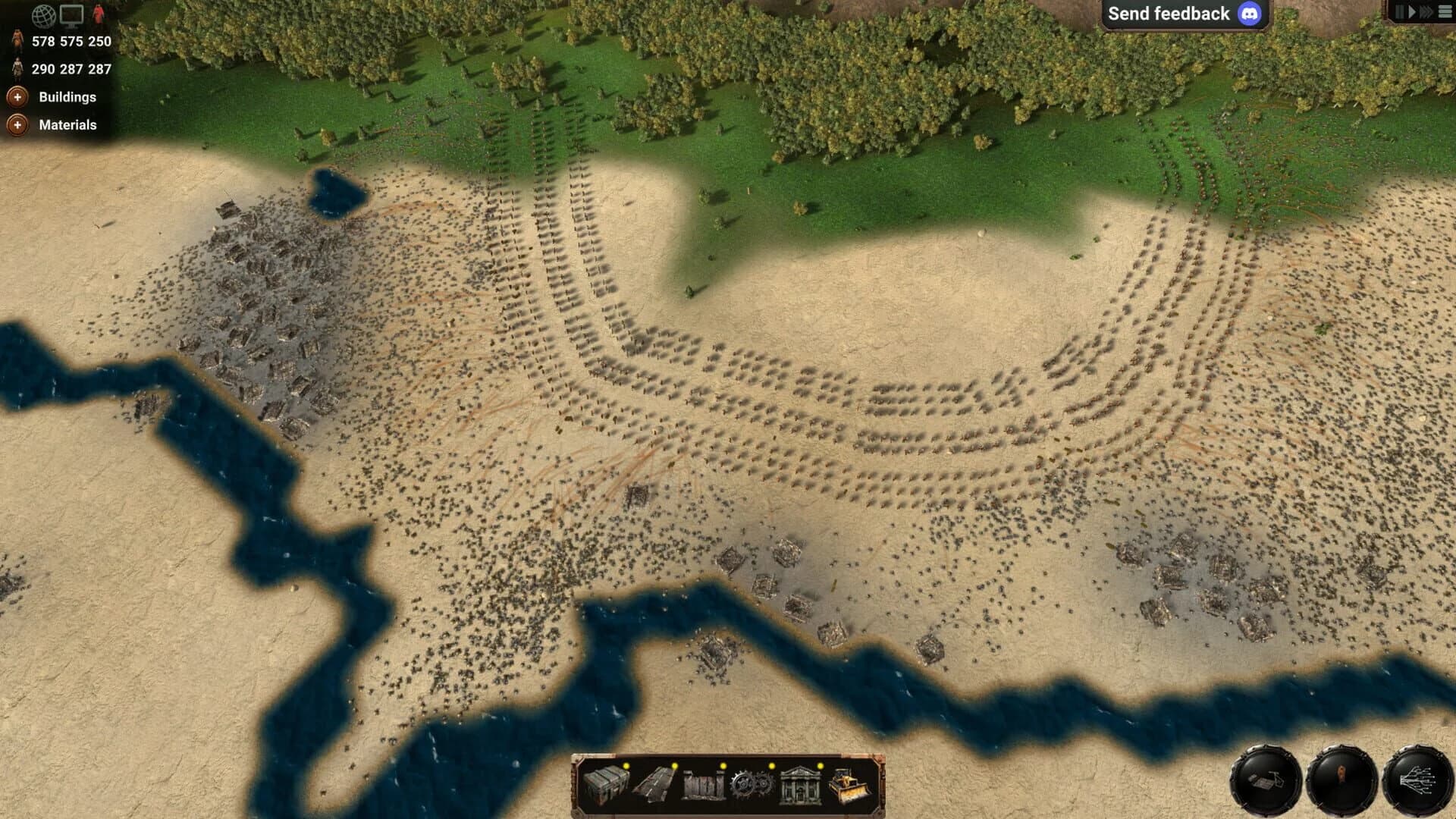
Task: Activate the bulldozer demolish tool
Action: [851, 785]
